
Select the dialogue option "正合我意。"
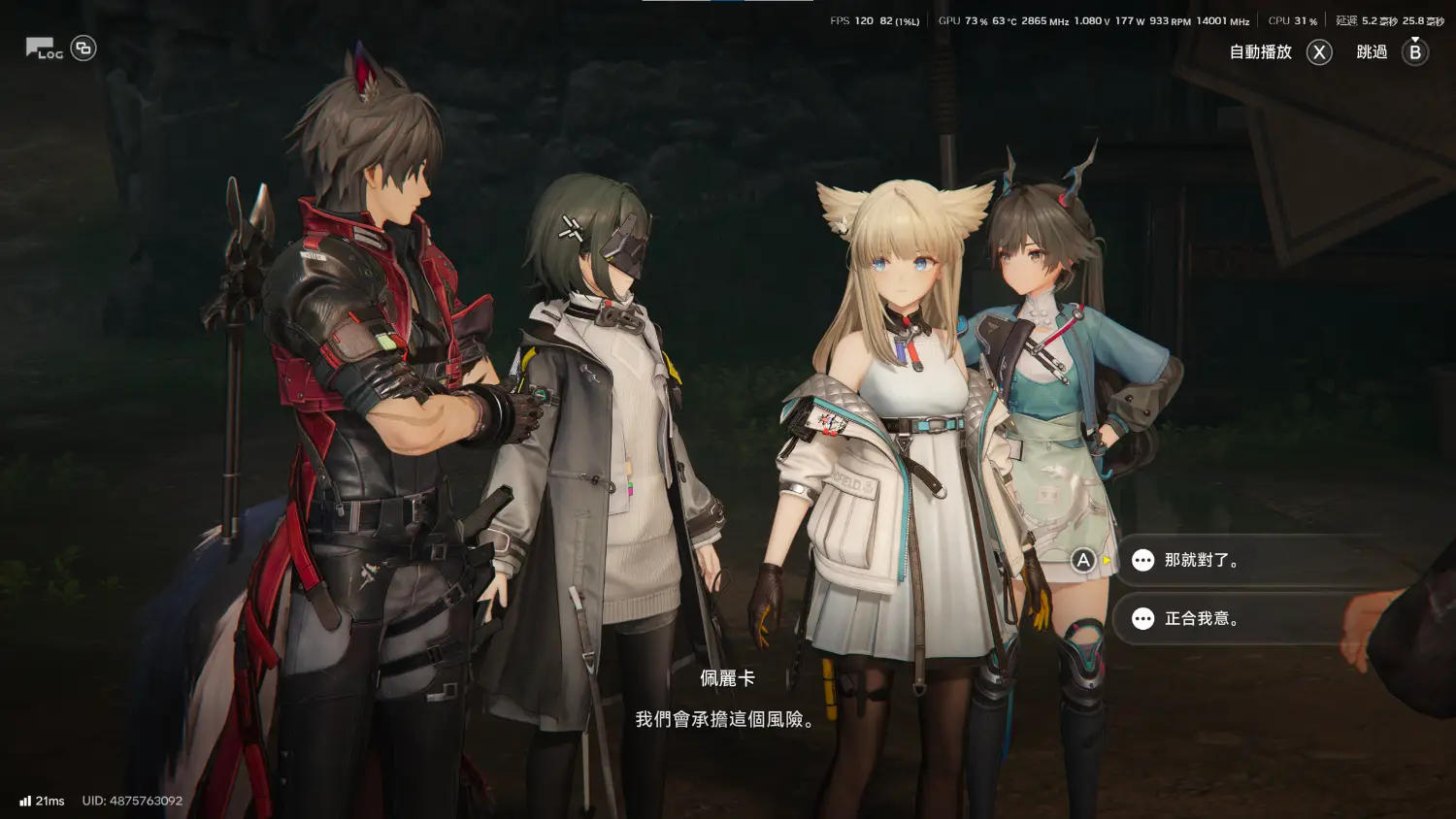(x=1202, y=618)
